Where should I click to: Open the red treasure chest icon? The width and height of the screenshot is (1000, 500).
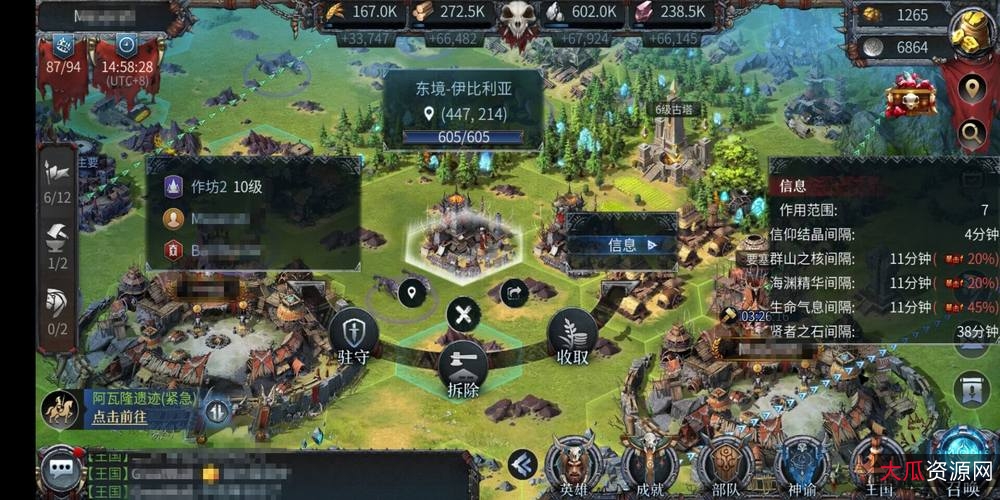click(x=911, y=95)
